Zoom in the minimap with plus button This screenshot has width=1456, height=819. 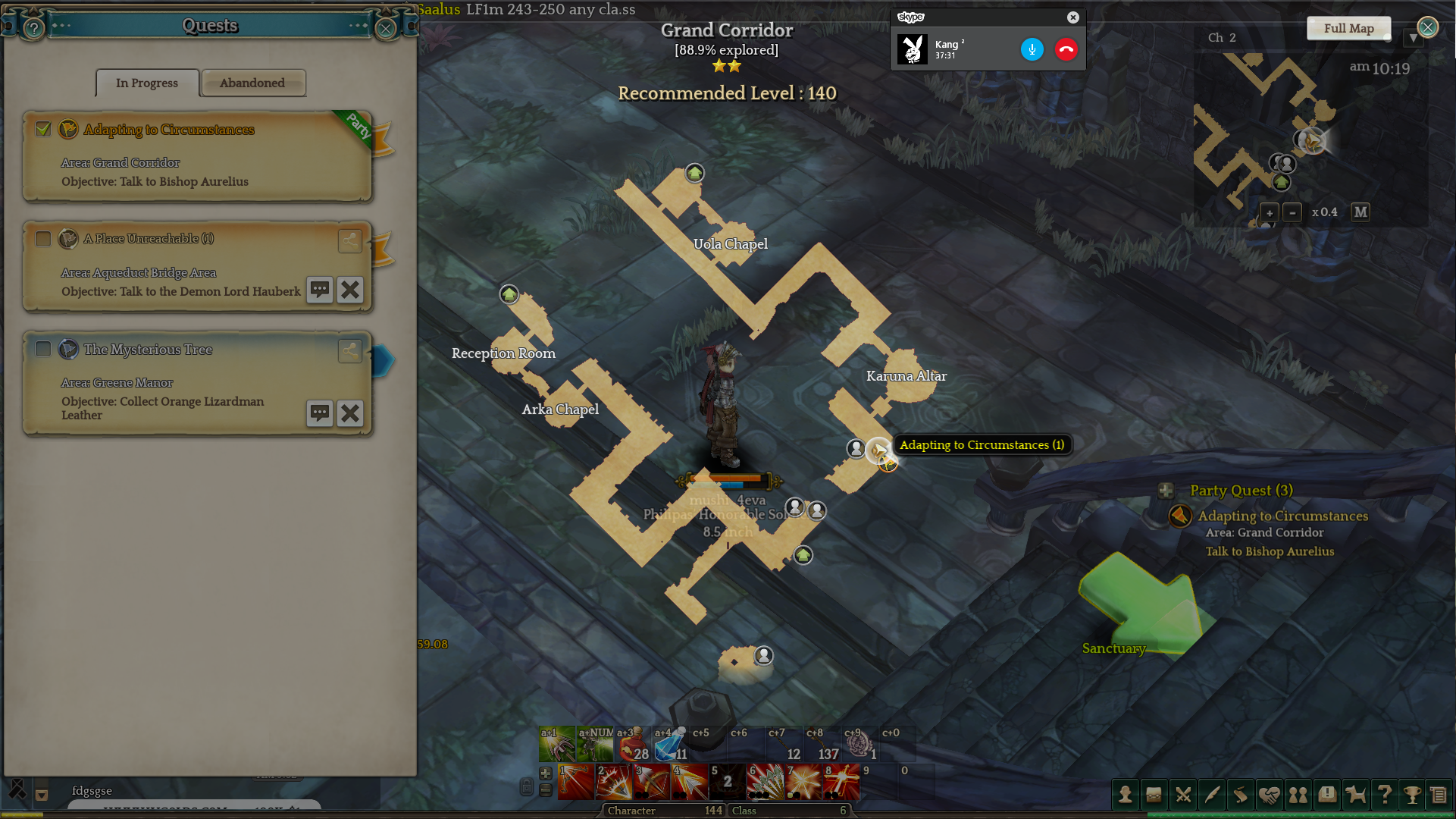click(x=1270, y=212)
